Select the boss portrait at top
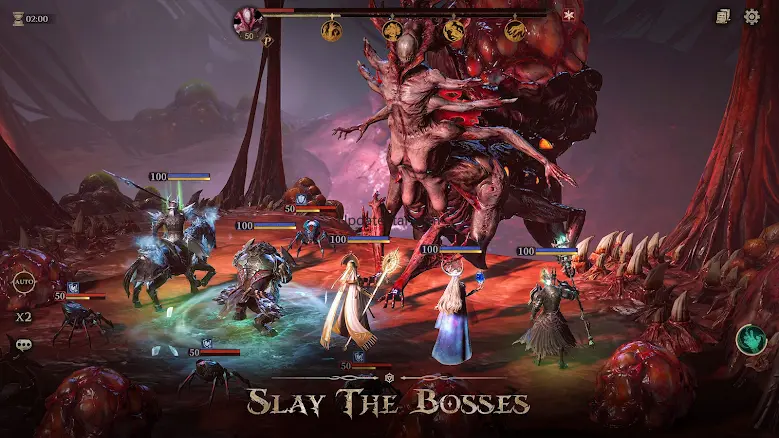 coord(247,19)
